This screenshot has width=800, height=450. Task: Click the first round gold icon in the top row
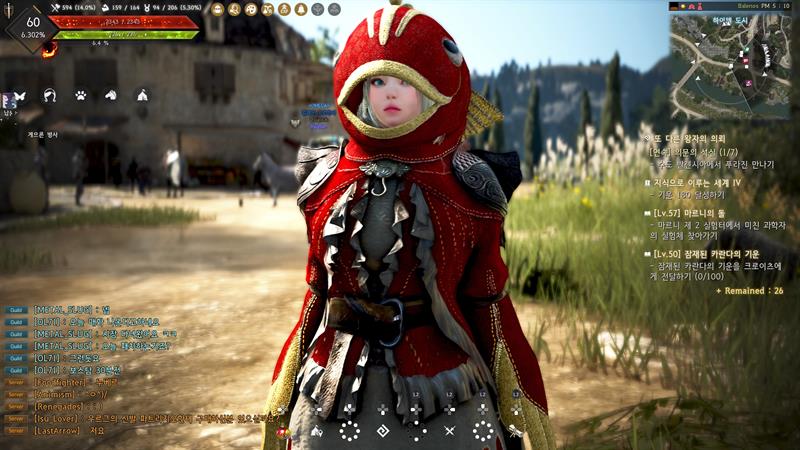tap(217, 9)
